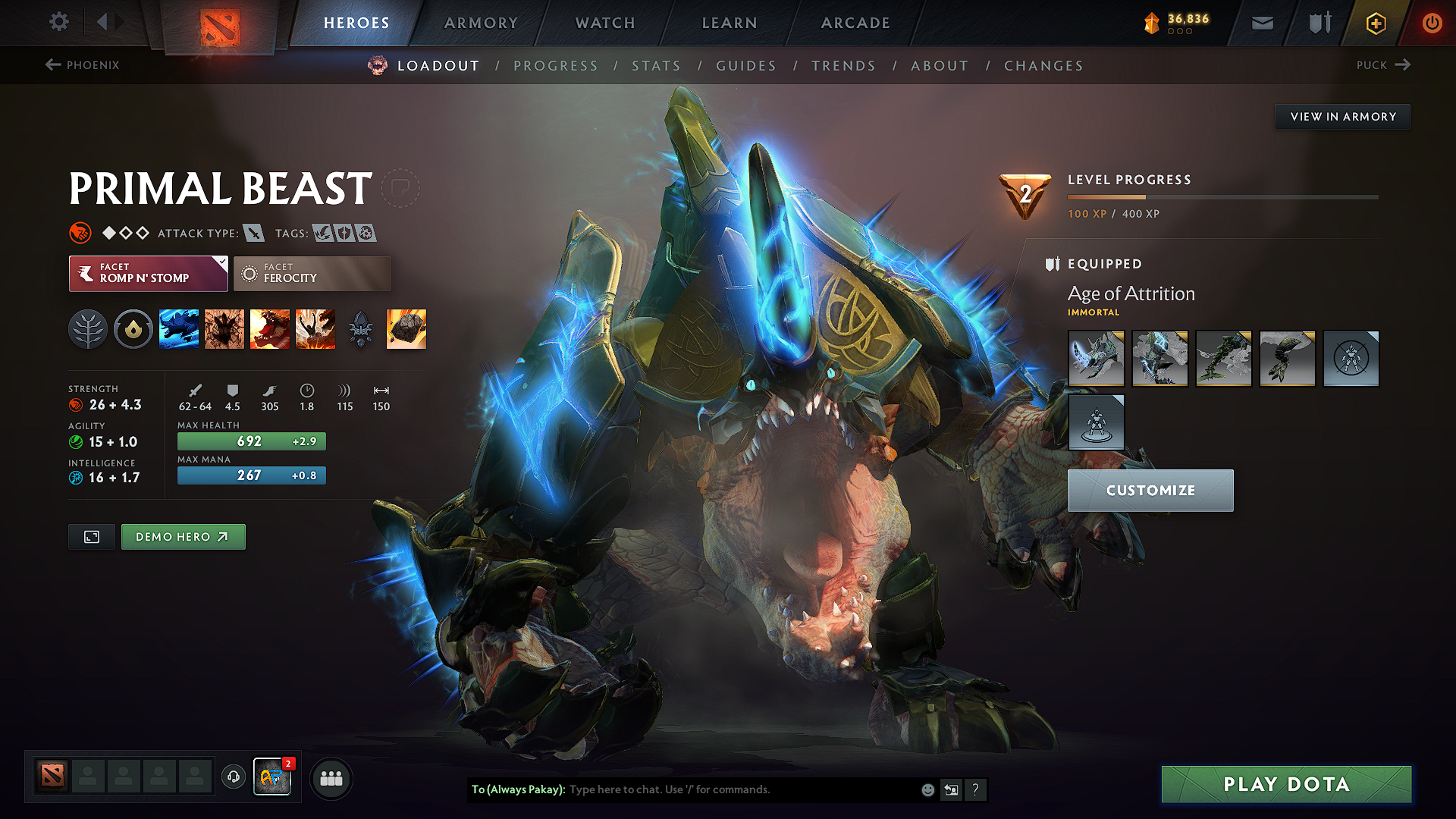This screenshot has height=819, width=1456.
Task: Quit the game with power icon
Action: coord(1432,23)
